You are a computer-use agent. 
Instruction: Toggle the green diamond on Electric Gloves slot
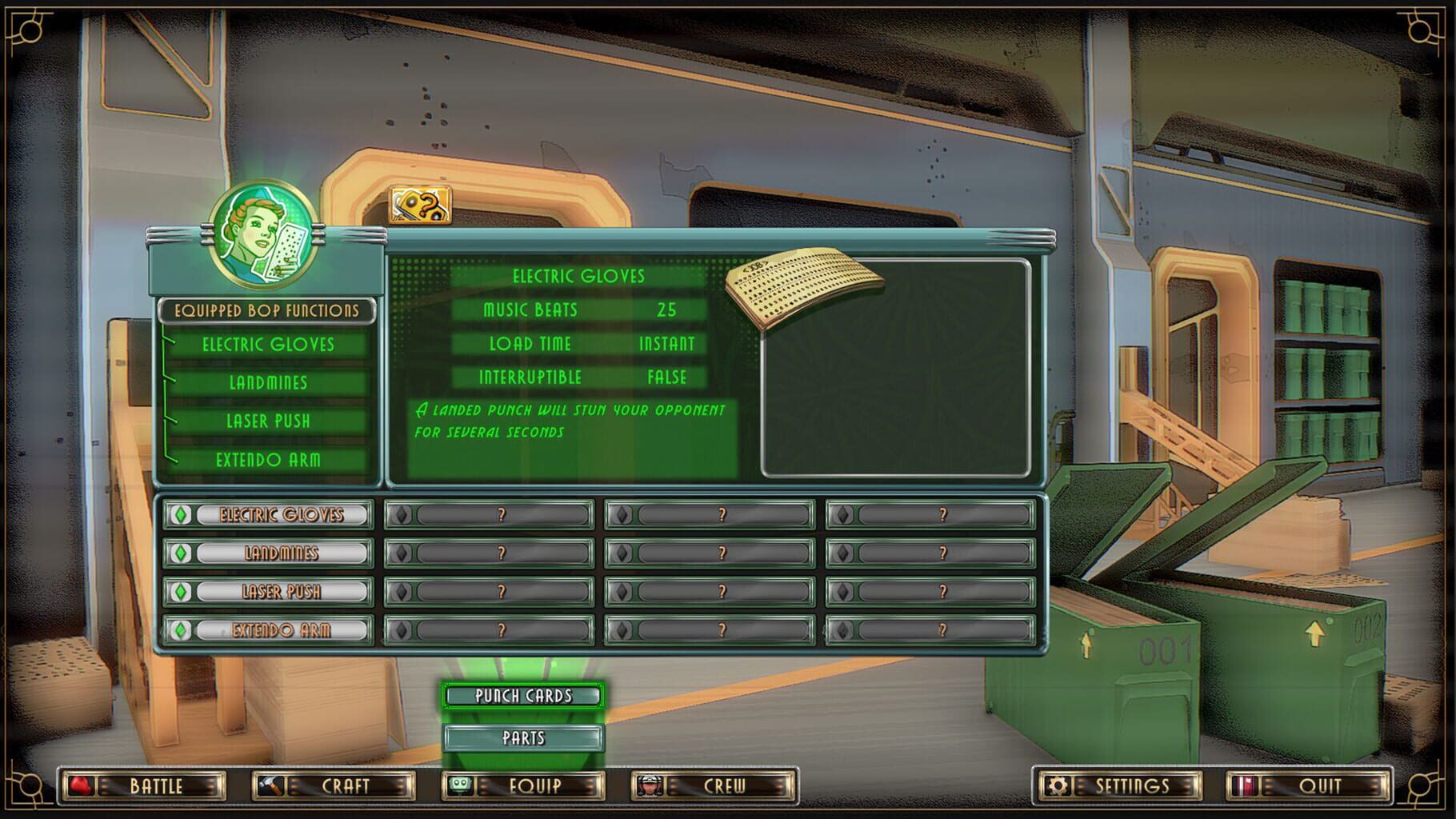[x=180, y=514]
